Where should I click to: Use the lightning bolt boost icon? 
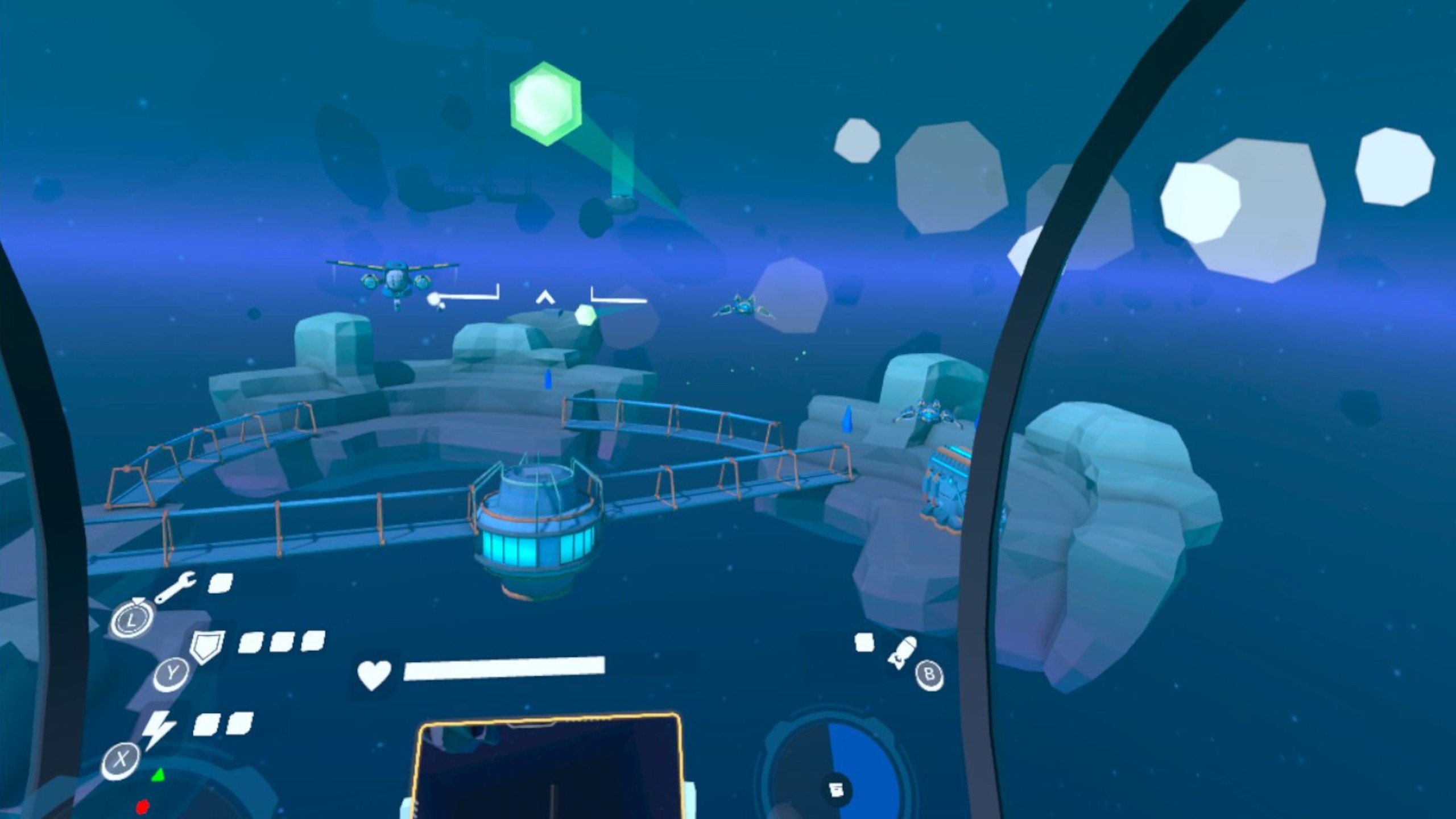point(158,729)
